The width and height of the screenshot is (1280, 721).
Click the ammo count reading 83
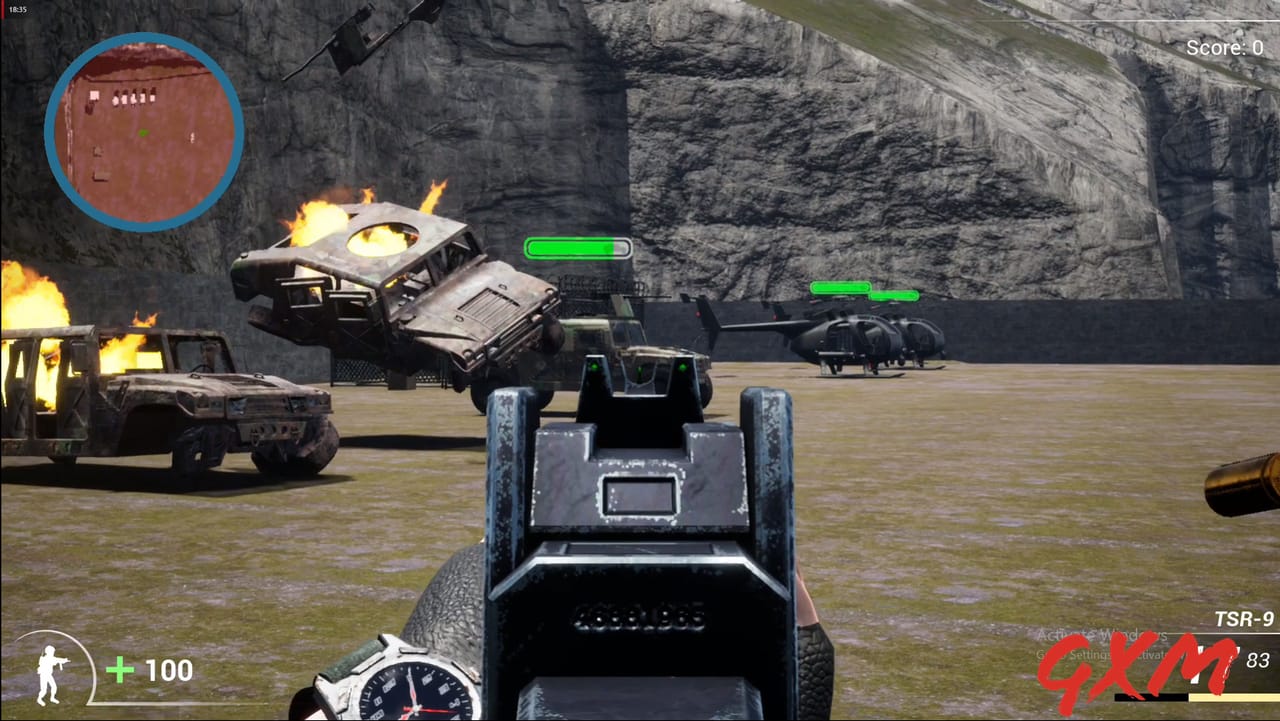coord(1258,659)
